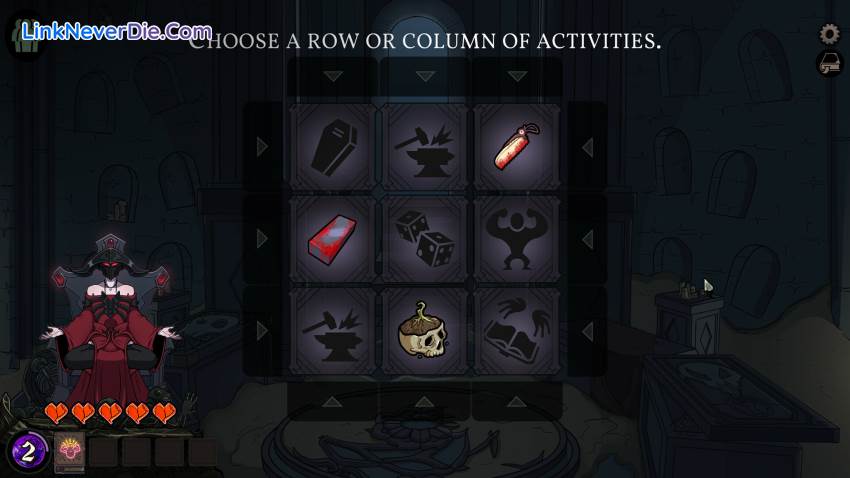The image size is (850, 478).
Task: Choose the flexing strongman activity tile
Action: pyautogui.click(x=517, y=239)
